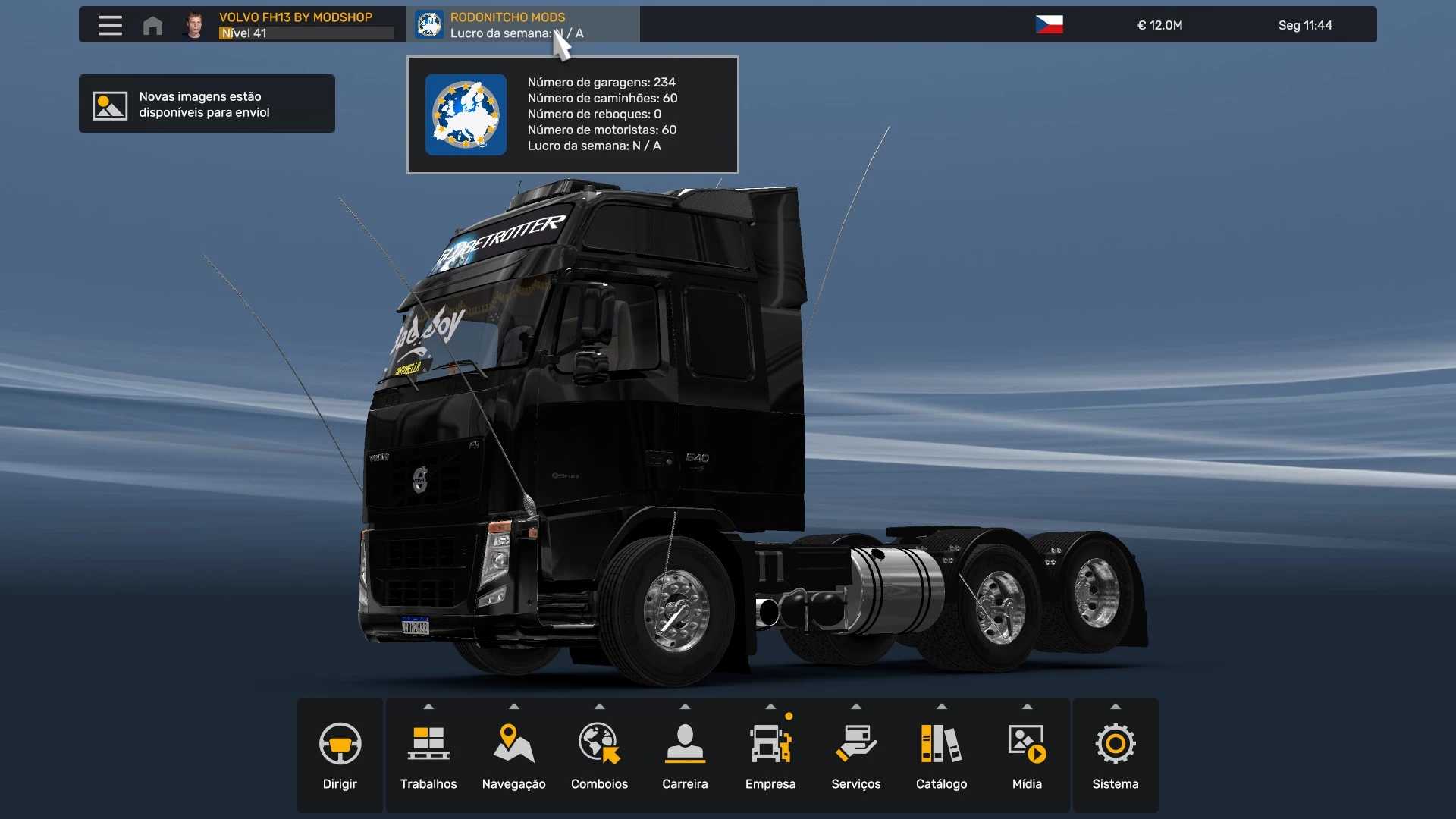Open the Serviços services menu
The height and width of the screenshot is (819, 1456).
(856, 755)
